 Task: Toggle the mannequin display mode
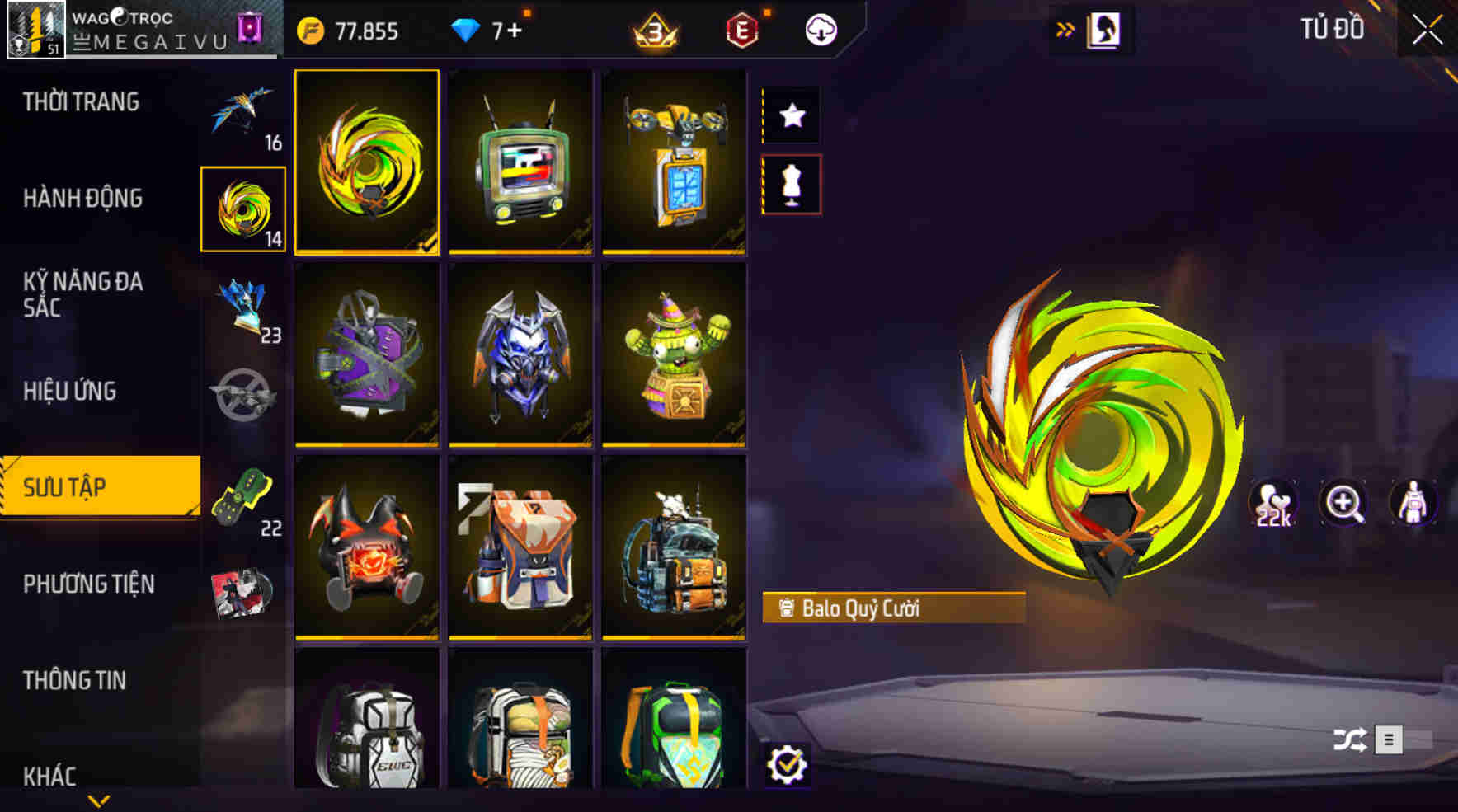pos(792,185)
